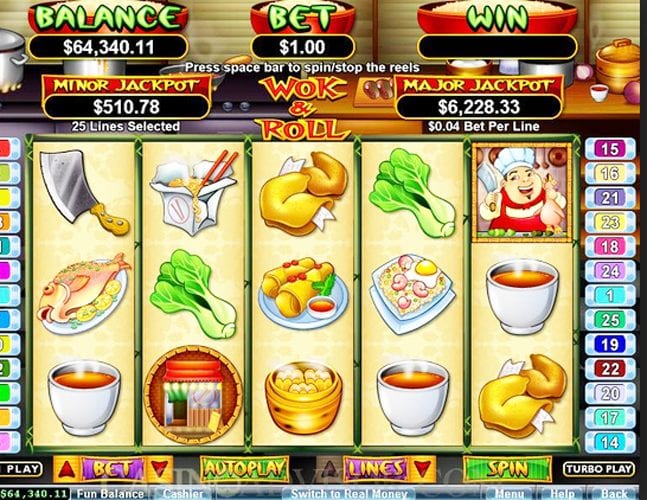Increase bet with the up arrow beside BET
Viewport: 647px width, 500px height.
[65, 468]
